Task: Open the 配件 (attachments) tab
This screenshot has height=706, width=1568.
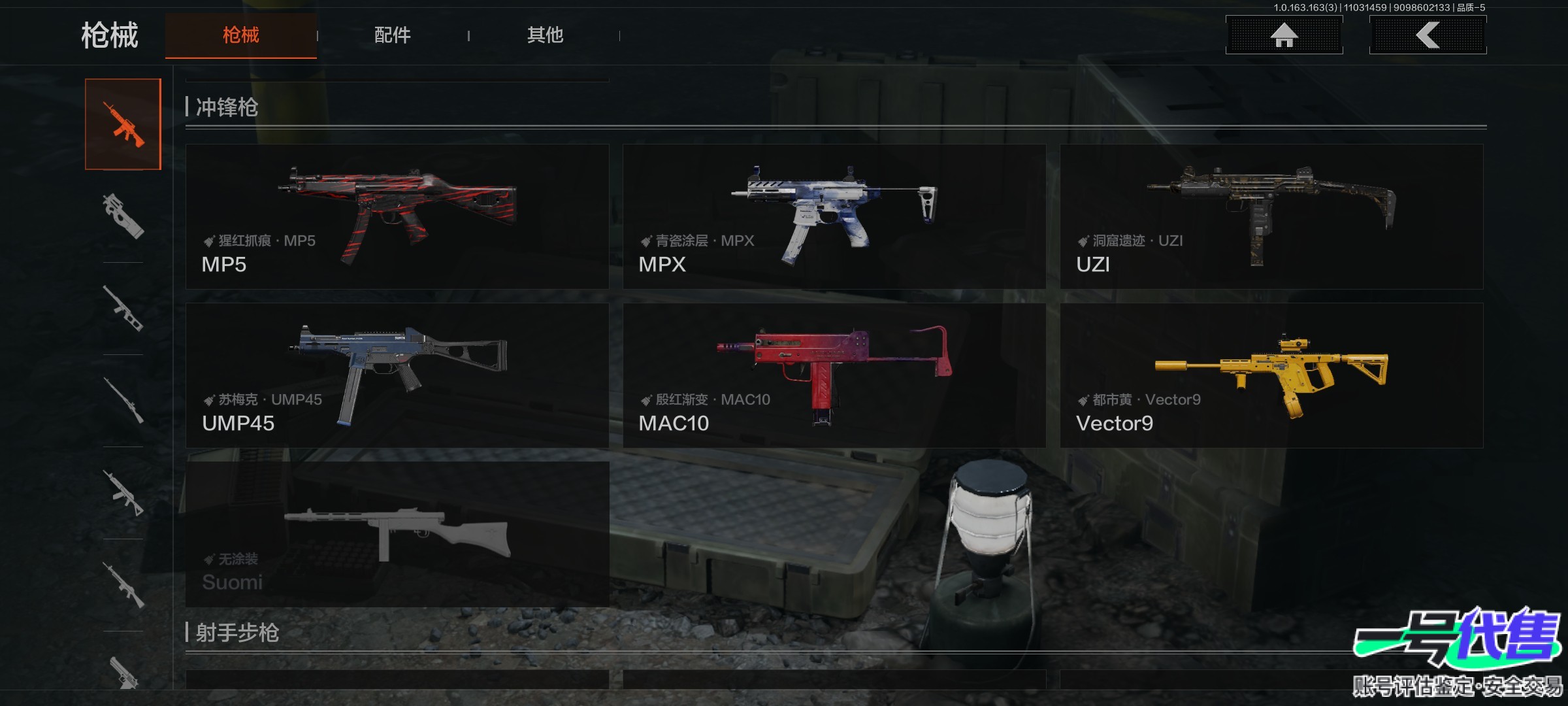Action: tap(392, 35)
